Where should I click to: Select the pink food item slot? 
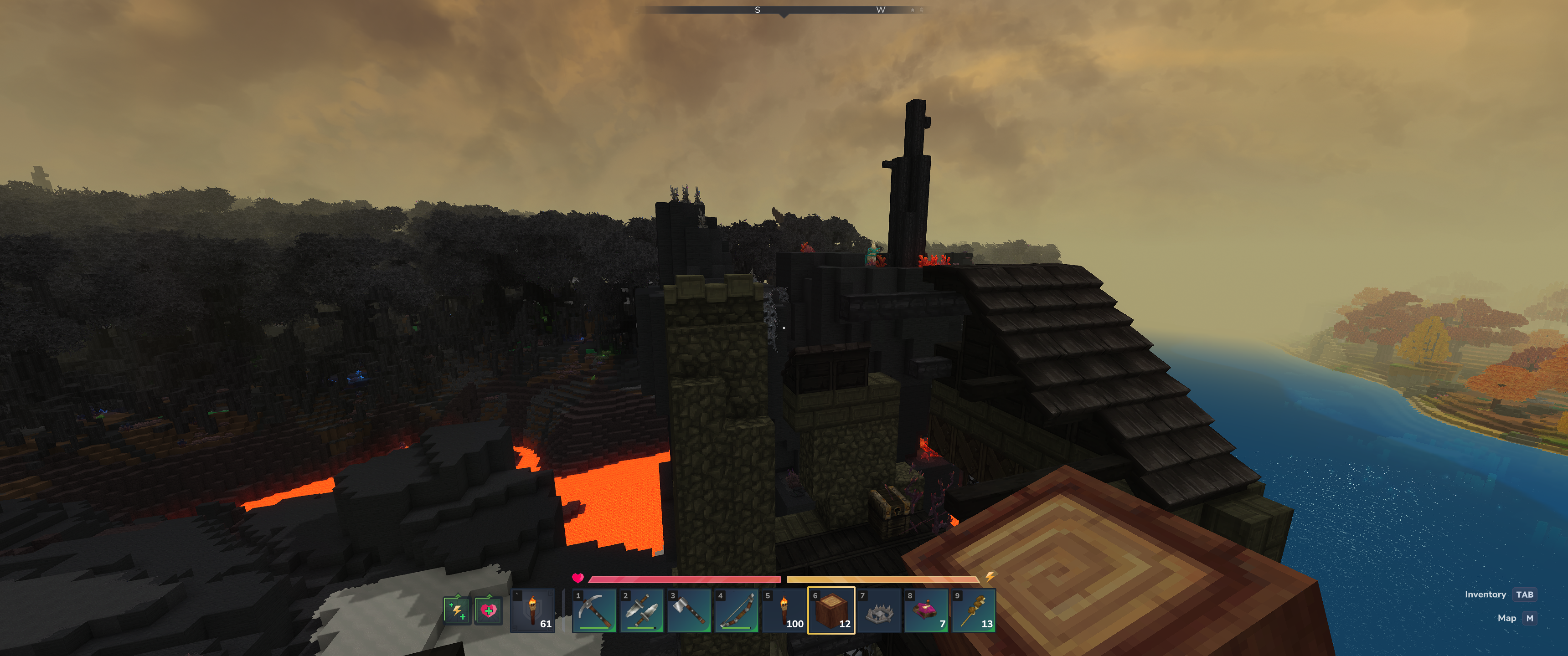click(926, 610)
